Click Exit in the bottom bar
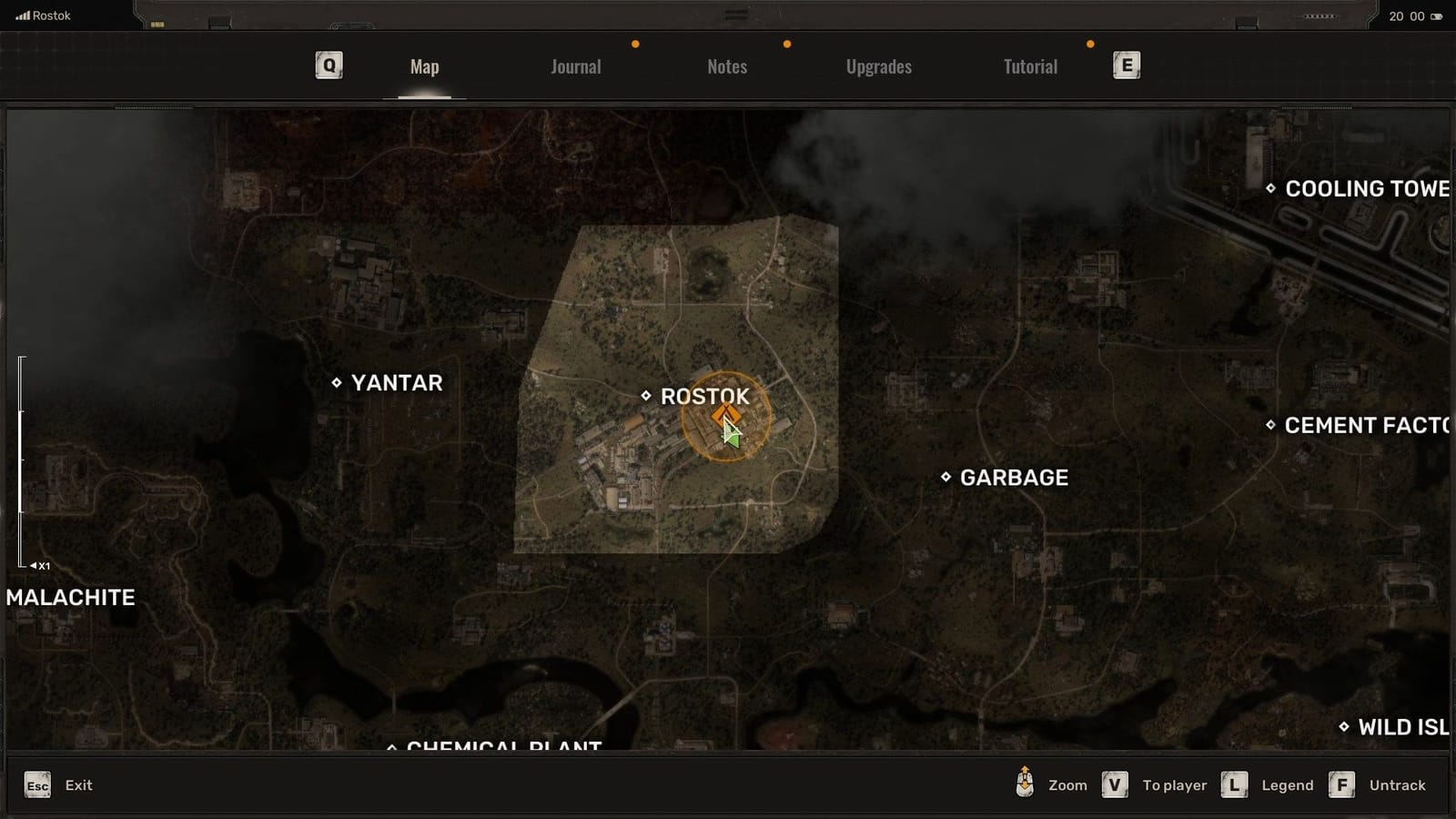1456x819 pixels. click(79, 784)
